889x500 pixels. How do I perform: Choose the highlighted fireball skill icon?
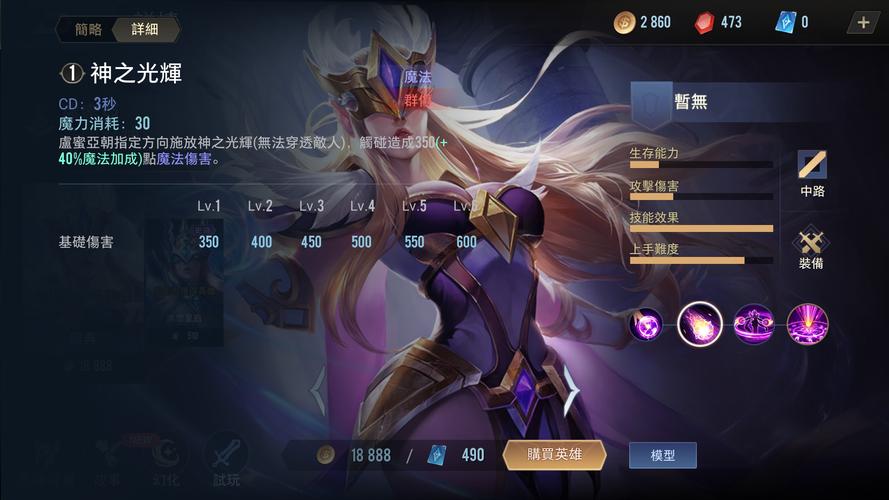click(700, 324)
